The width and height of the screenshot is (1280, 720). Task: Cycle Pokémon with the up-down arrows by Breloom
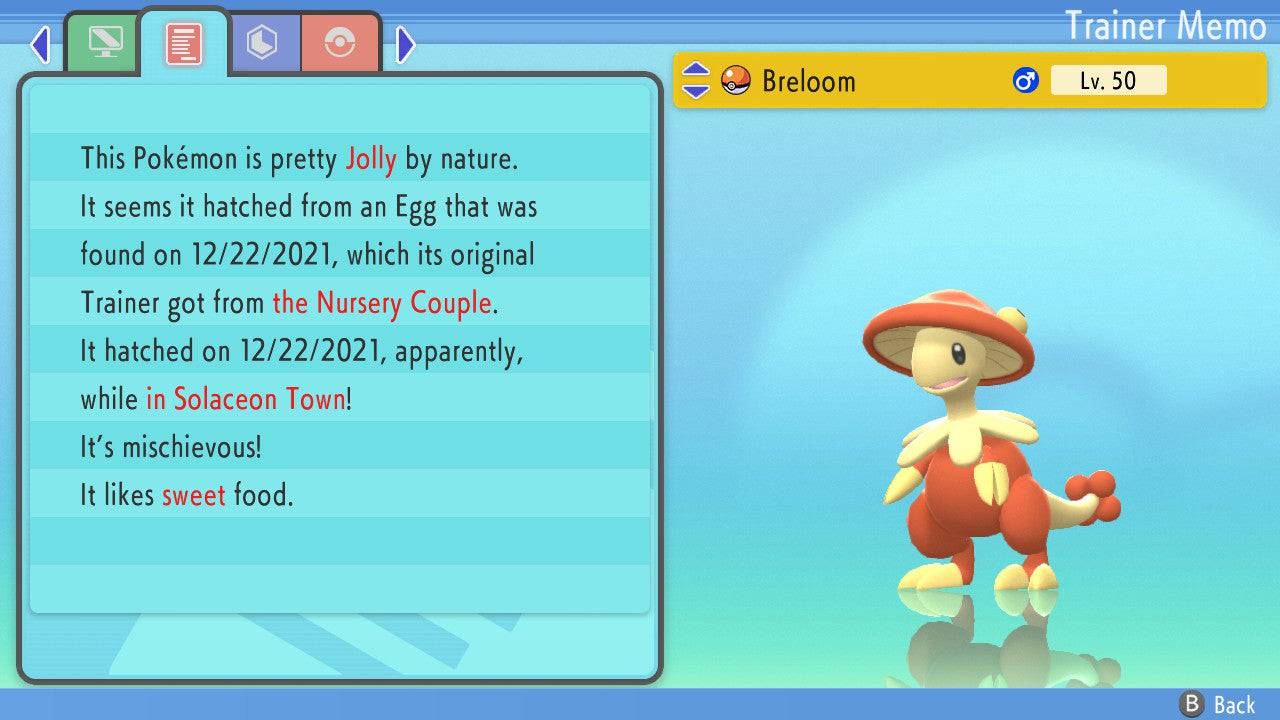coord(695,80)
